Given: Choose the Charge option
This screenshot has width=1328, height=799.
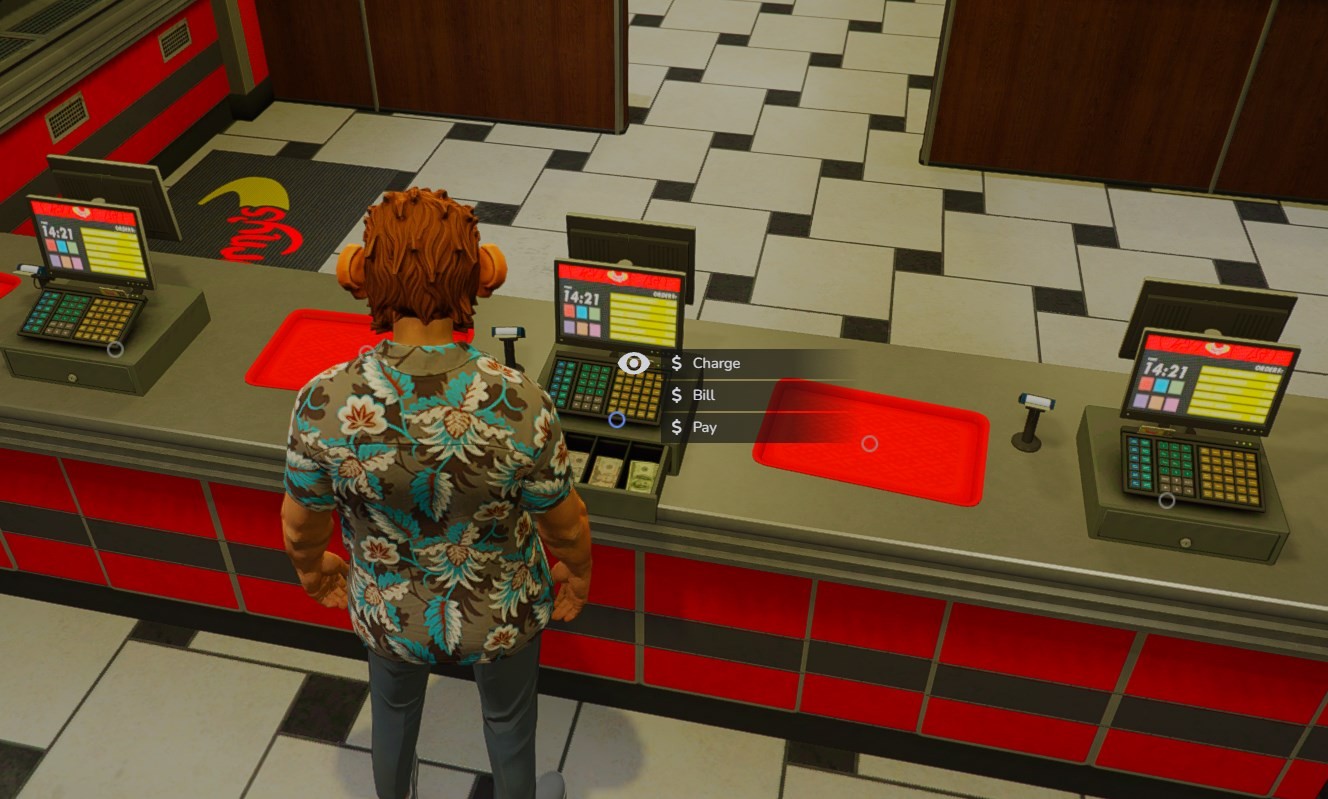Looking at the screenshot, I should point(716,363).
